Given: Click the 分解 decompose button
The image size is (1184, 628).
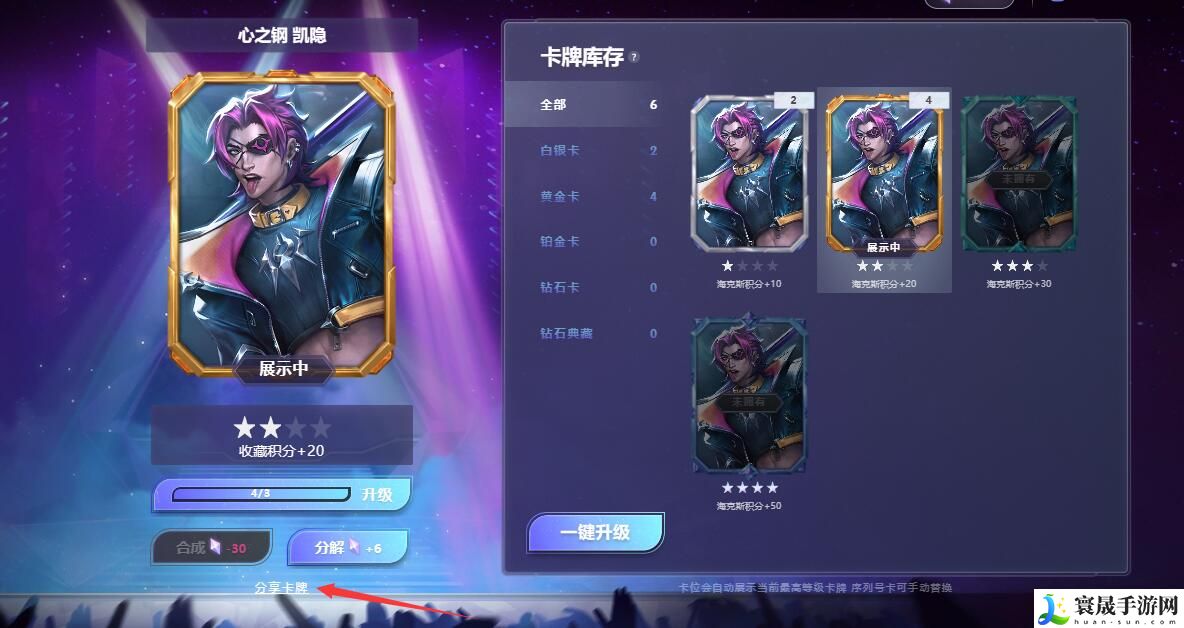Looking at the screenshot, I should [347, 547].
